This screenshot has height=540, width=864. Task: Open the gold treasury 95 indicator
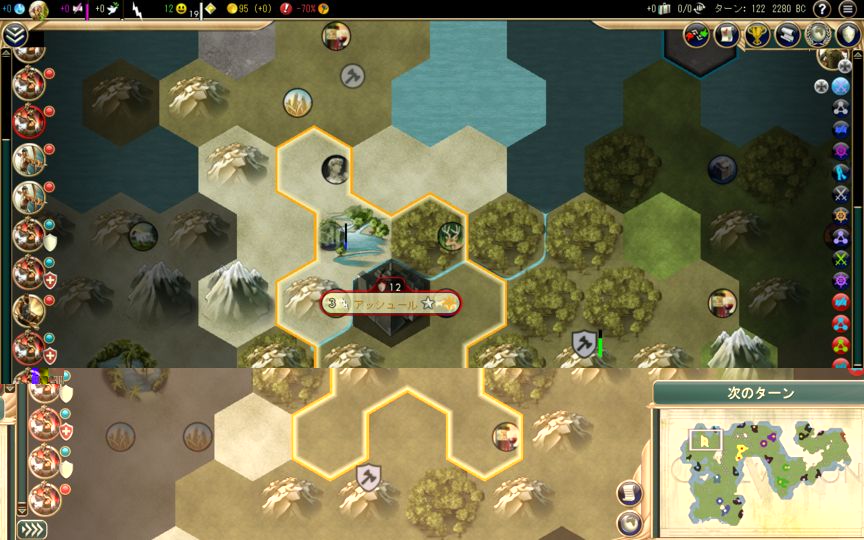(x=241, y=9)
